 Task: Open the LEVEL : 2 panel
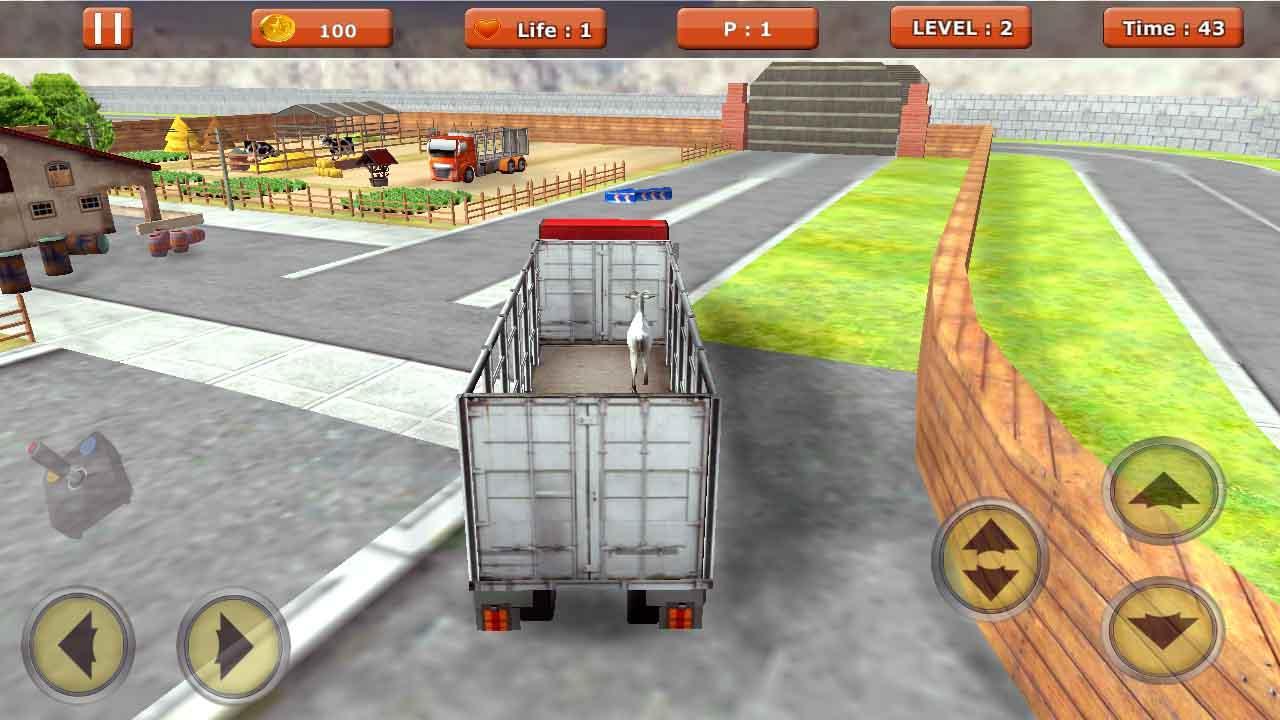coord(961,28)
